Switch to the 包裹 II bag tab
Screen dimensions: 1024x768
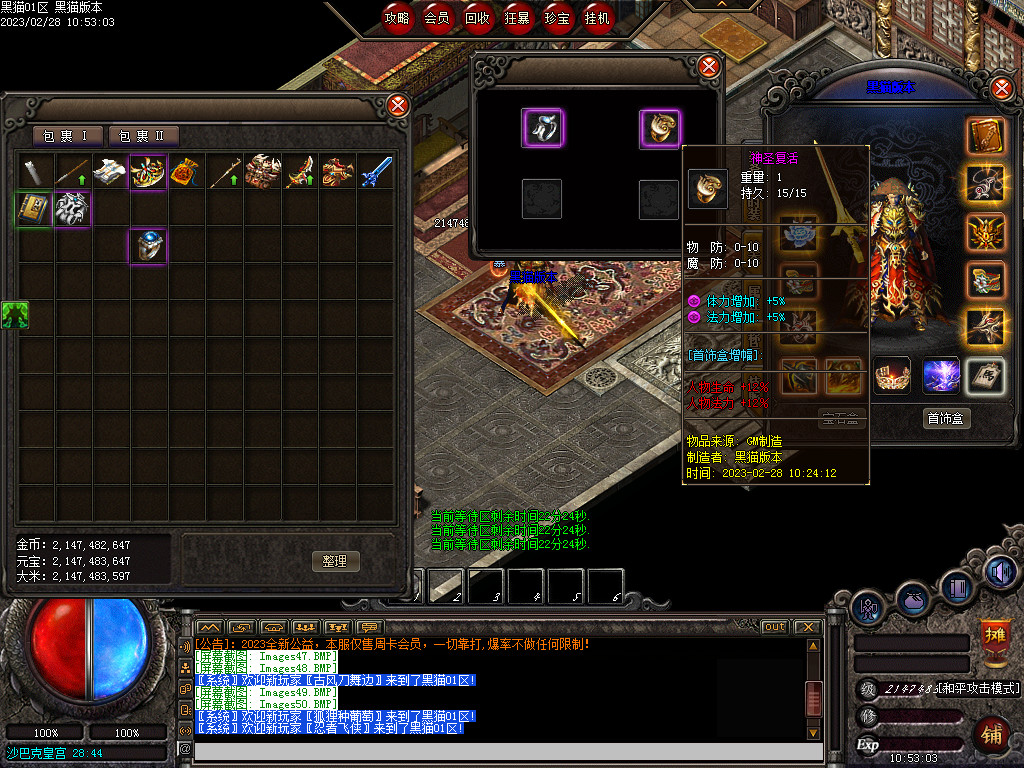[x=143, y=136]
